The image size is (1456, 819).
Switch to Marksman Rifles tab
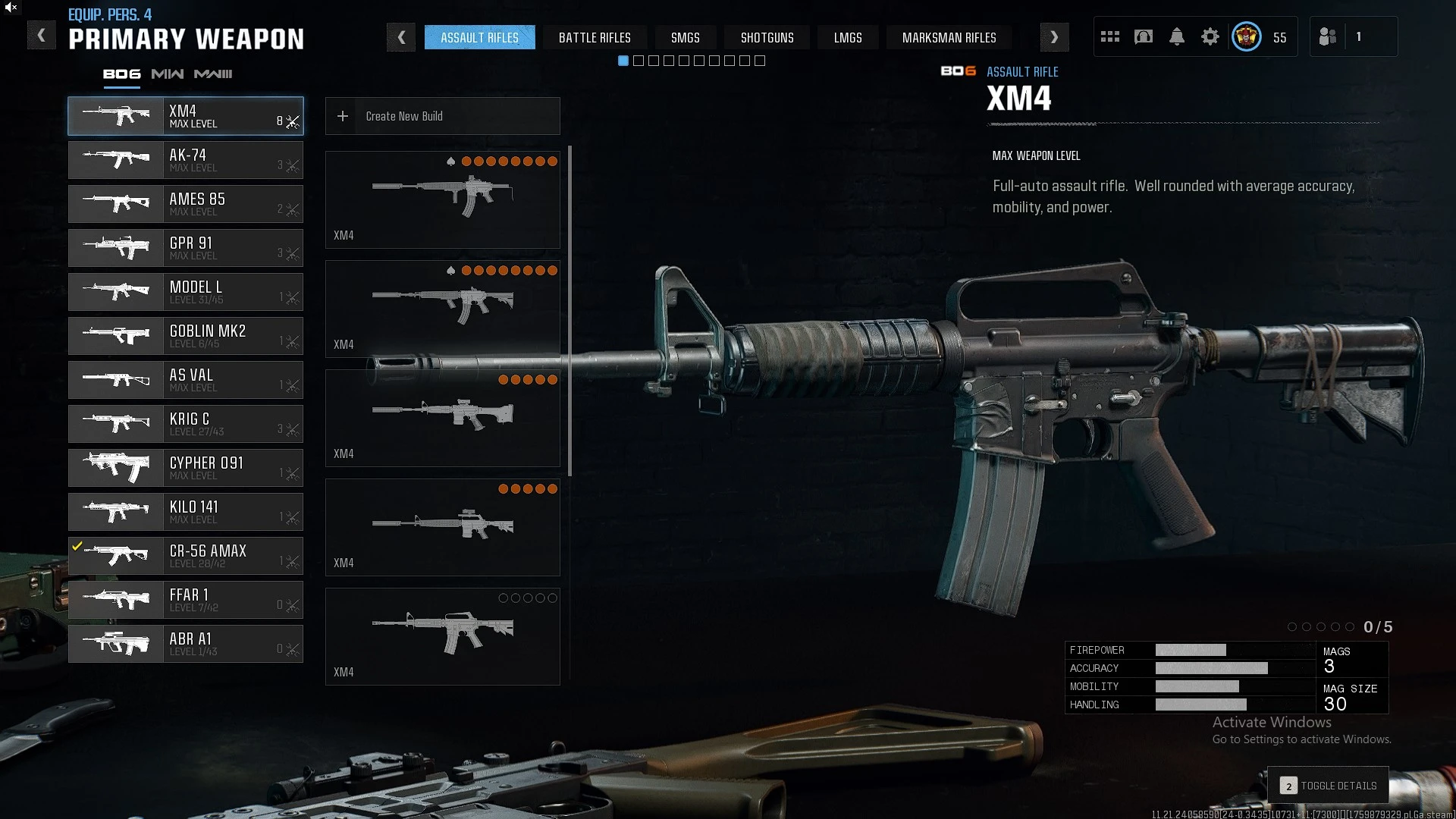pyautogui.click(x=949, y=37)
